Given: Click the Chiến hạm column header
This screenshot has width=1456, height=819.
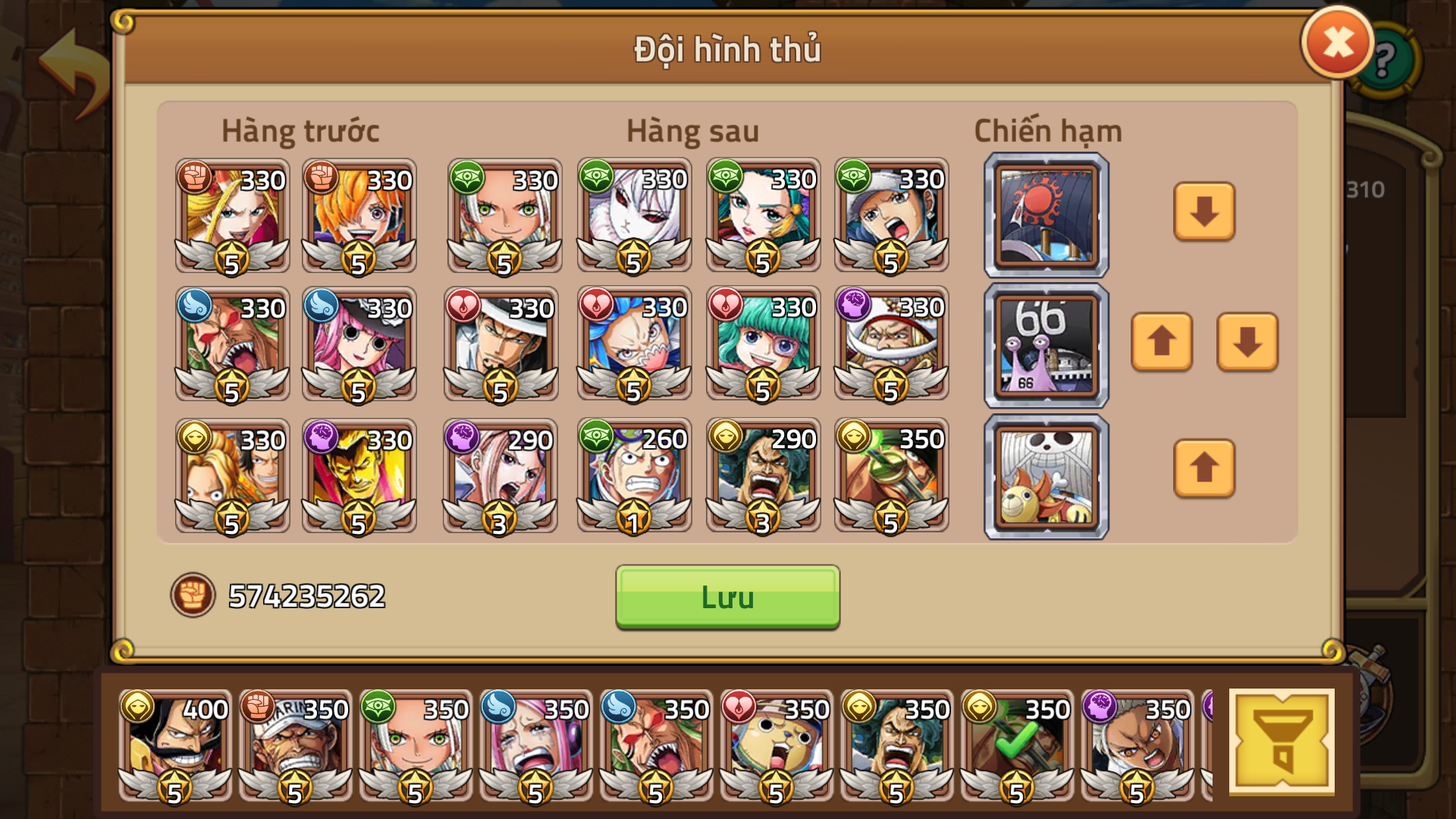Looking at the screenshot, I should 1047,130.
